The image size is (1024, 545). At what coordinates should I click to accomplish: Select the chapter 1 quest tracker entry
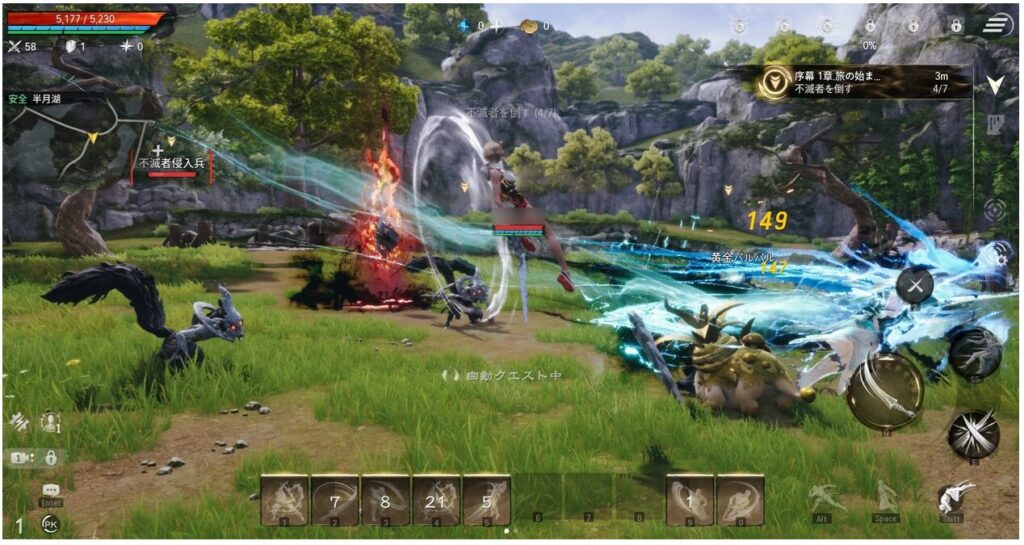[x=860, y=82]
